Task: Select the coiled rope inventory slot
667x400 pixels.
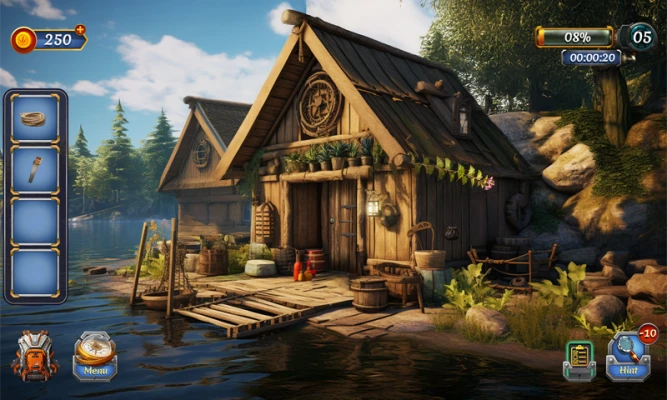Action: tap(35, 119)
